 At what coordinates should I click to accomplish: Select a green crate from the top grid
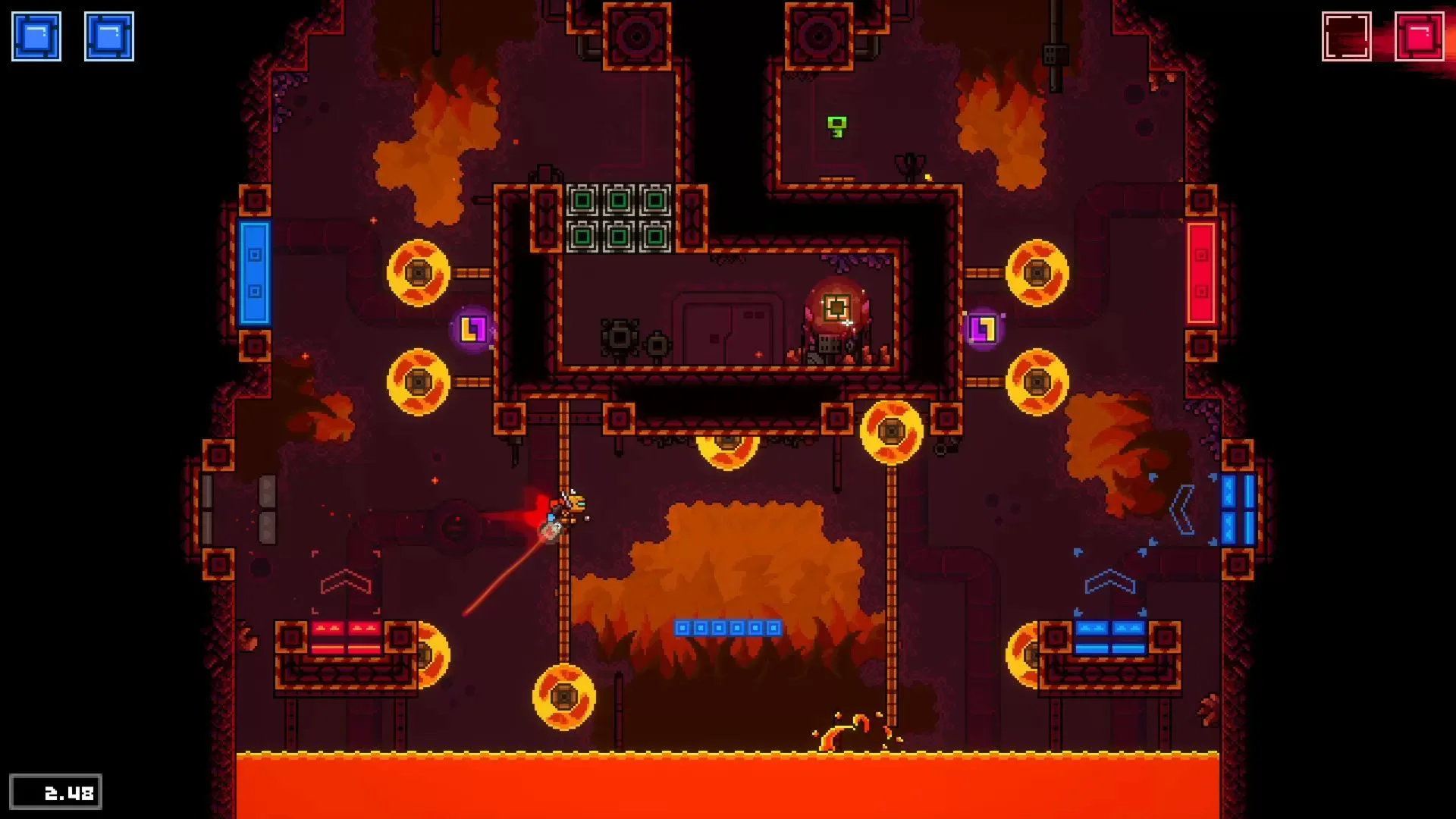[584, 199]
